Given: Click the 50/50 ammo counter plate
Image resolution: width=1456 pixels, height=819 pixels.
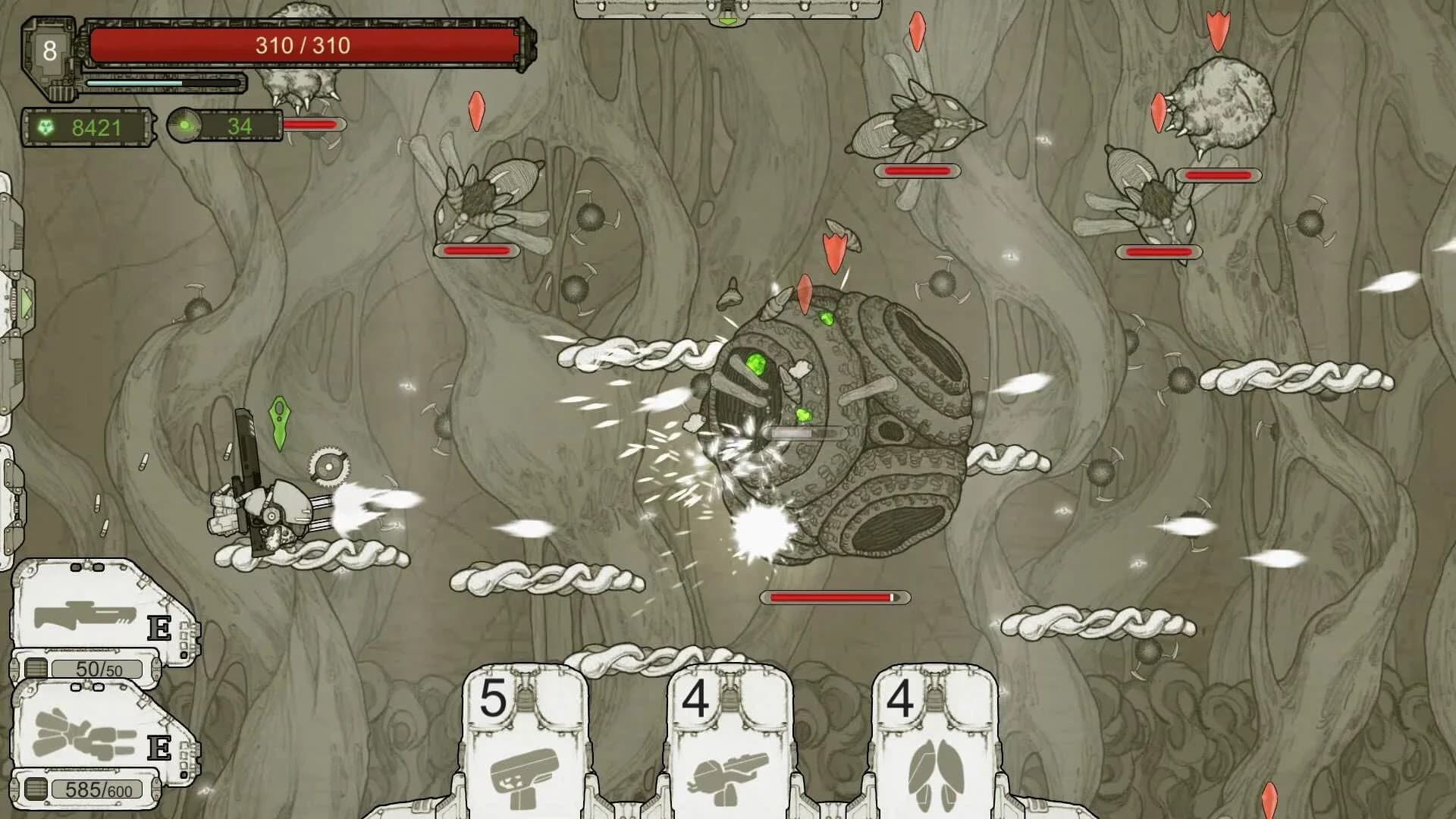Looking at the screenshot, I should pos(97,671).
